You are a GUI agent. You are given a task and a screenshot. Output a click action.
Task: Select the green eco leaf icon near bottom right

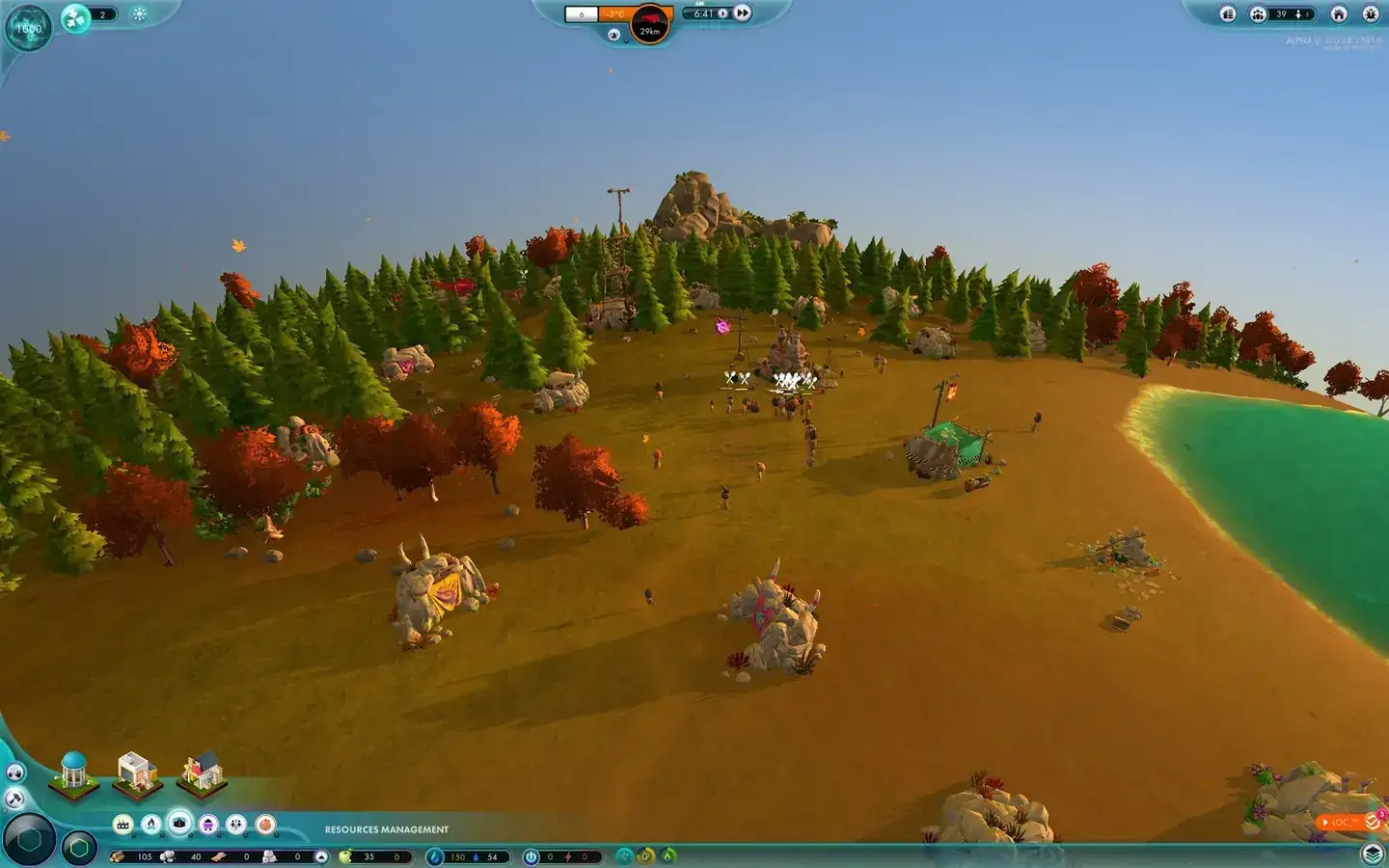(667, 856)
